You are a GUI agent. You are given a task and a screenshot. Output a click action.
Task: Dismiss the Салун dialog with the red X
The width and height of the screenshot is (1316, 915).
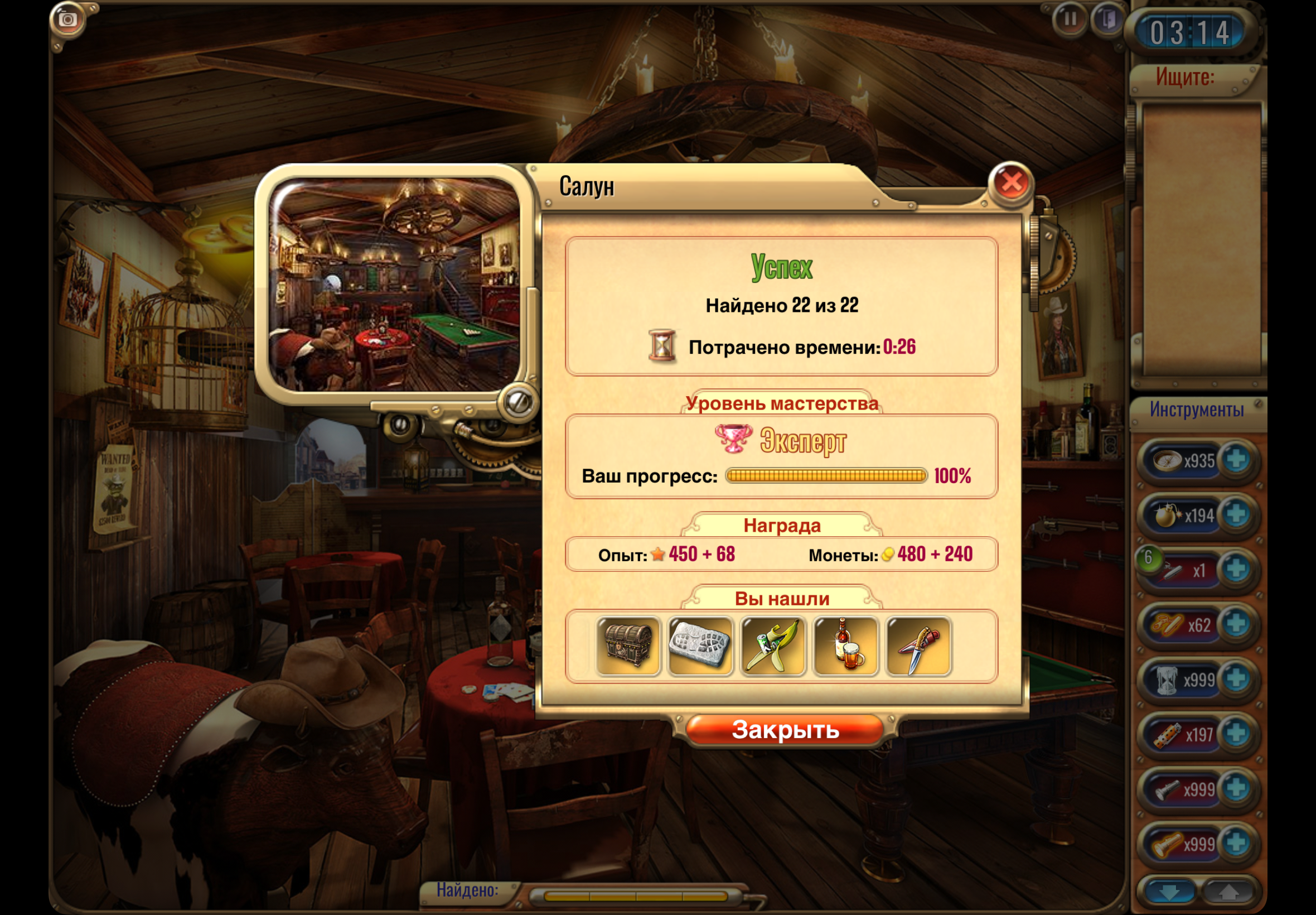pyautogui.click(x=1011, y=183)
